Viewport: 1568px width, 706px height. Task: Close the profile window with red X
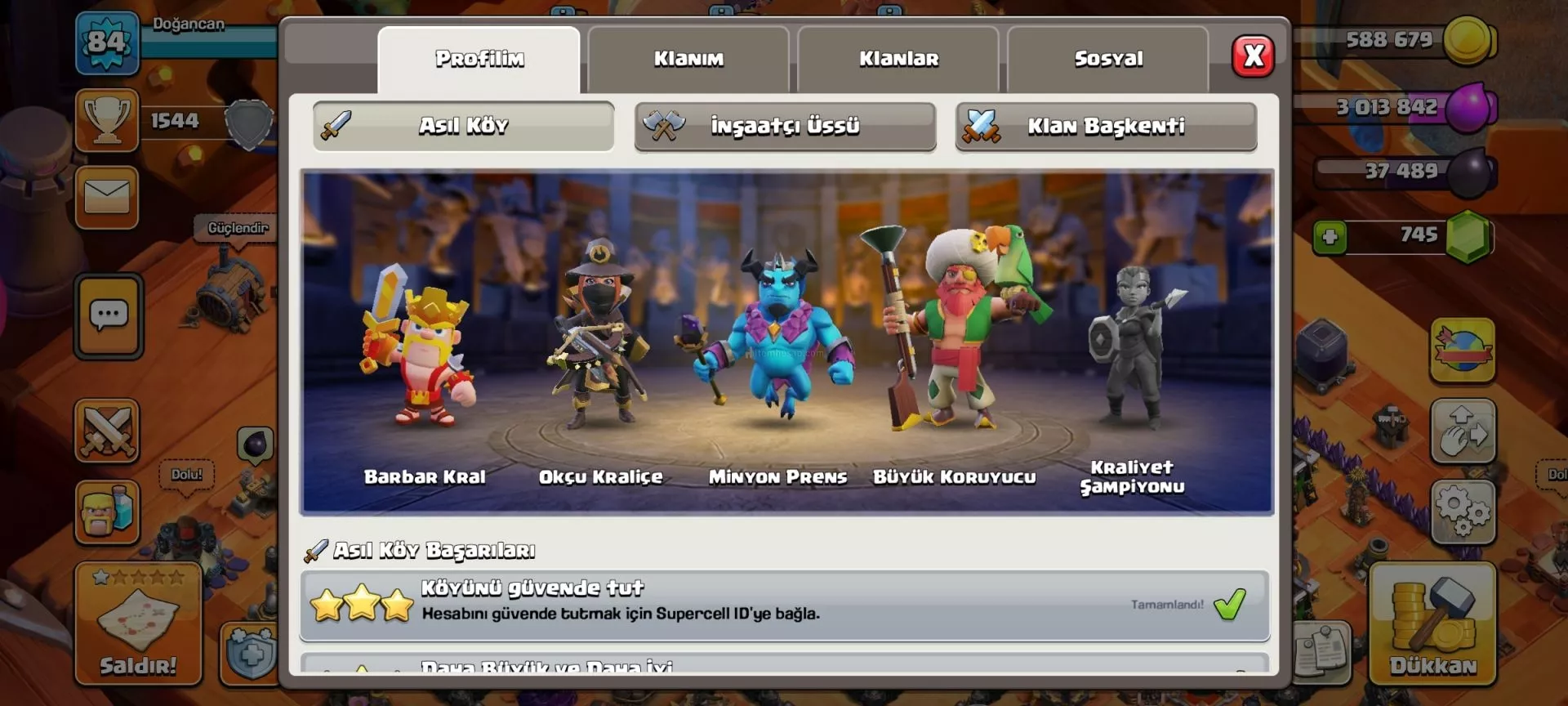coord(1253,56)
